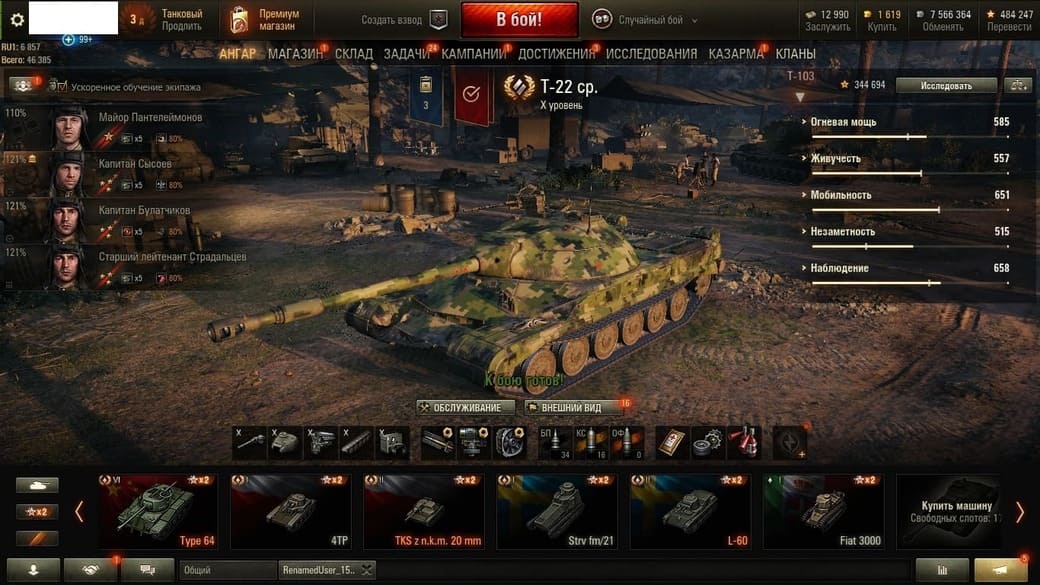The width and height of the screenshot is (1040, 585).
Task: Open the «Внешний вид» customization button
Action: [571, 408]
